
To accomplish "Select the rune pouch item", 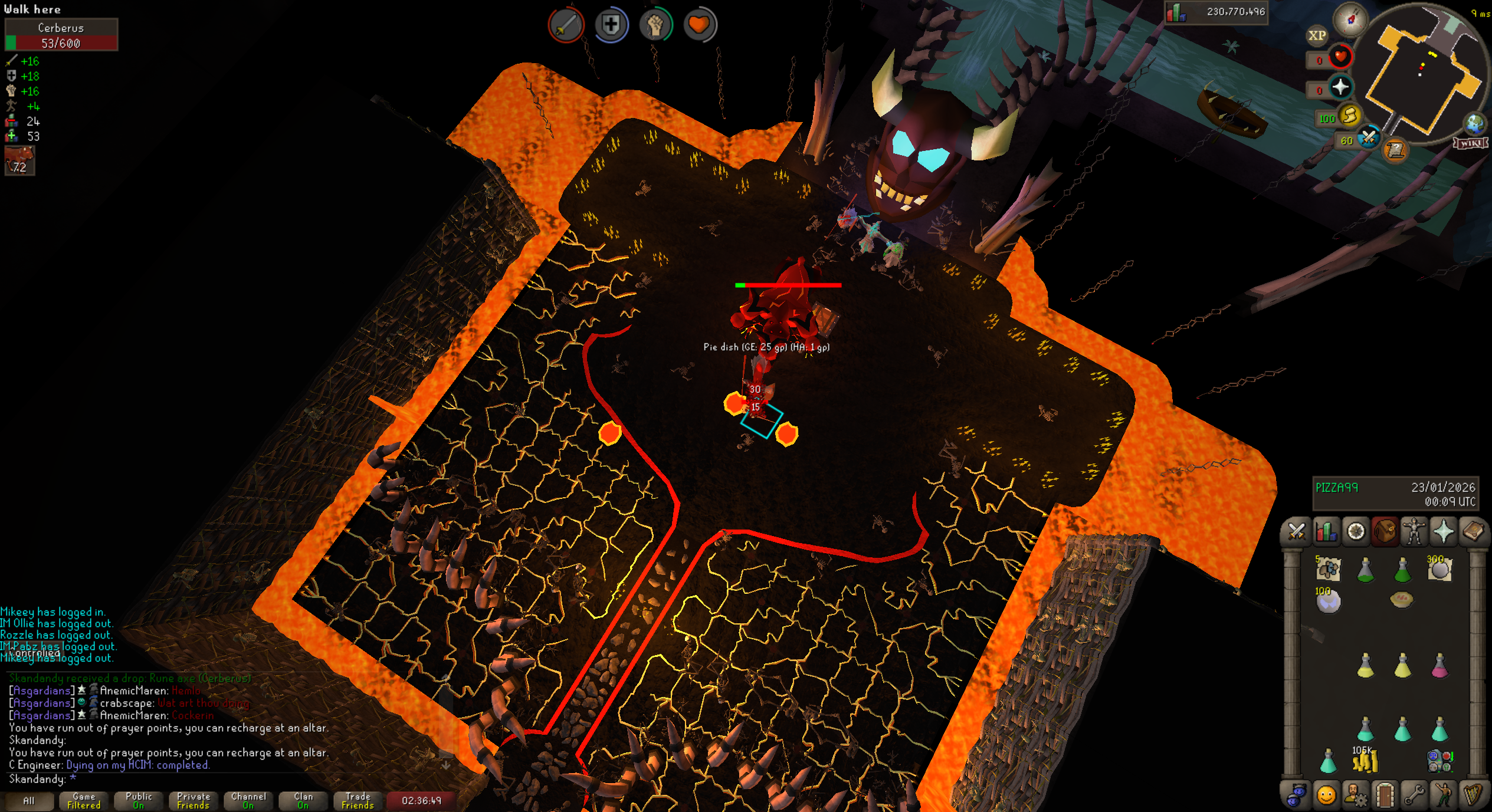I will pyautogui.click(x=1439, y=761).
